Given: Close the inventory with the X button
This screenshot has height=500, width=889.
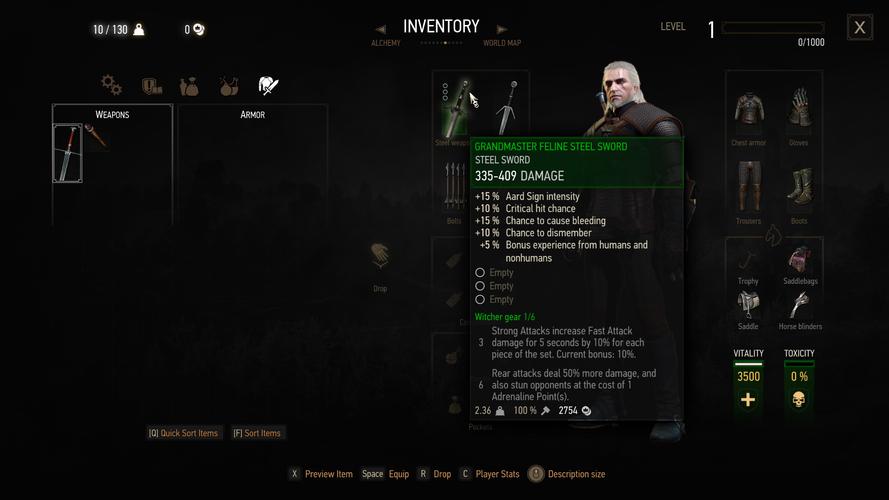Looking at the screenshot, I should pyautogui.click(x=859, y=28).
